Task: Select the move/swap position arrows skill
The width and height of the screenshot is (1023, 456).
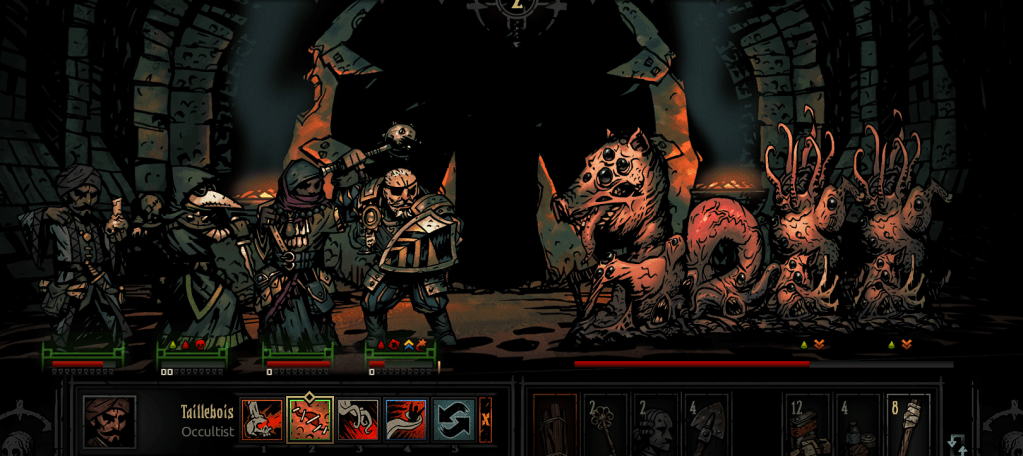Action: point(454,420)
